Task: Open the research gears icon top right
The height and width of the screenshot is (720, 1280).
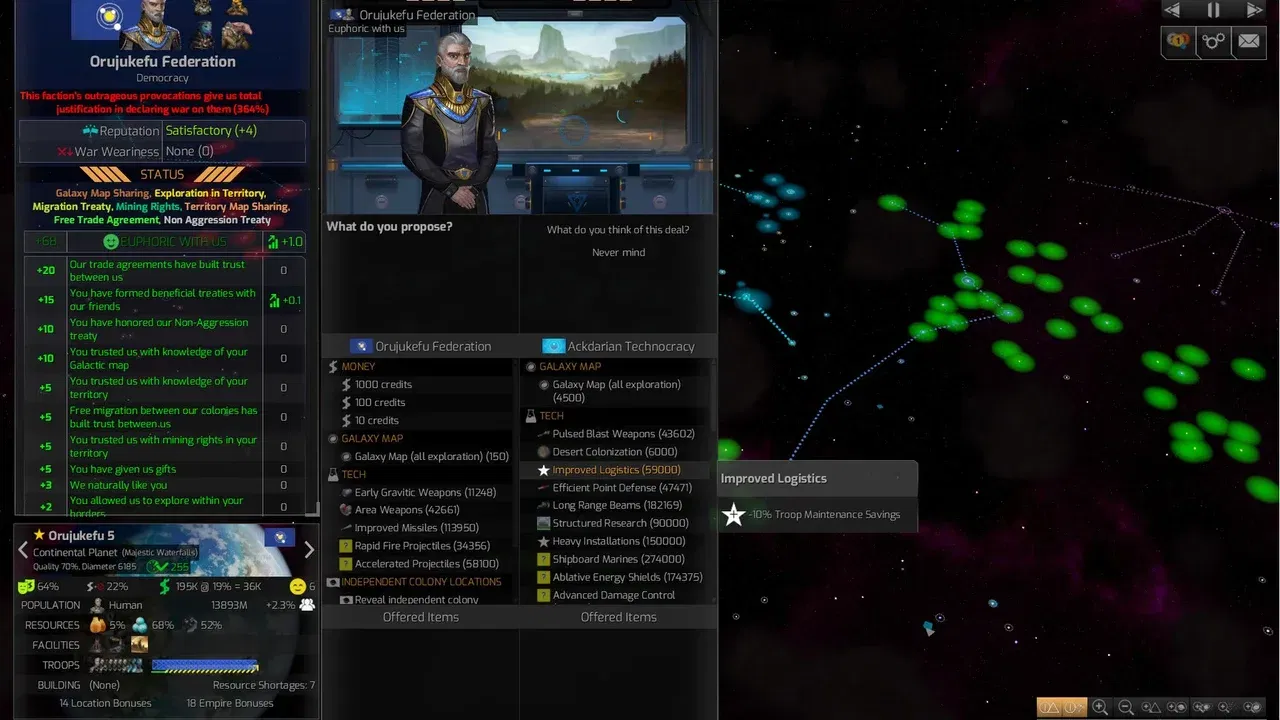Action: [1213, 42]
